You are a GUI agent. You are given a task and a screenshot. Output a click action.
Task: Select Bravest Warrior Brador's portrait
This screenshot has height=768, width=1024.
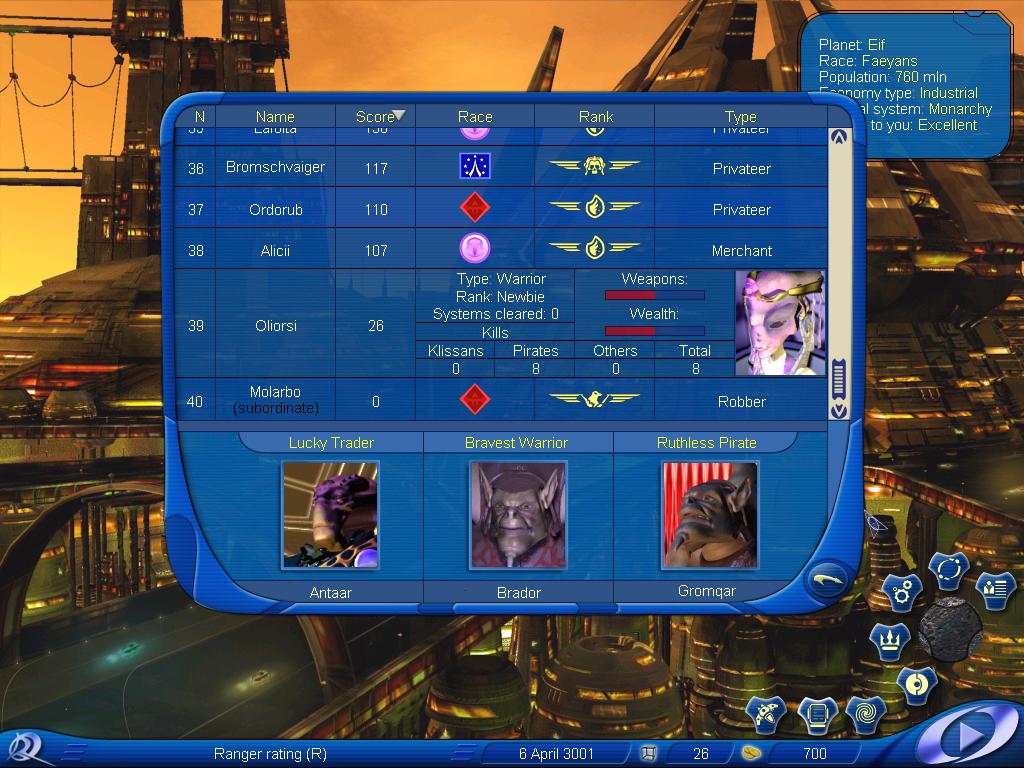(518, 515)
